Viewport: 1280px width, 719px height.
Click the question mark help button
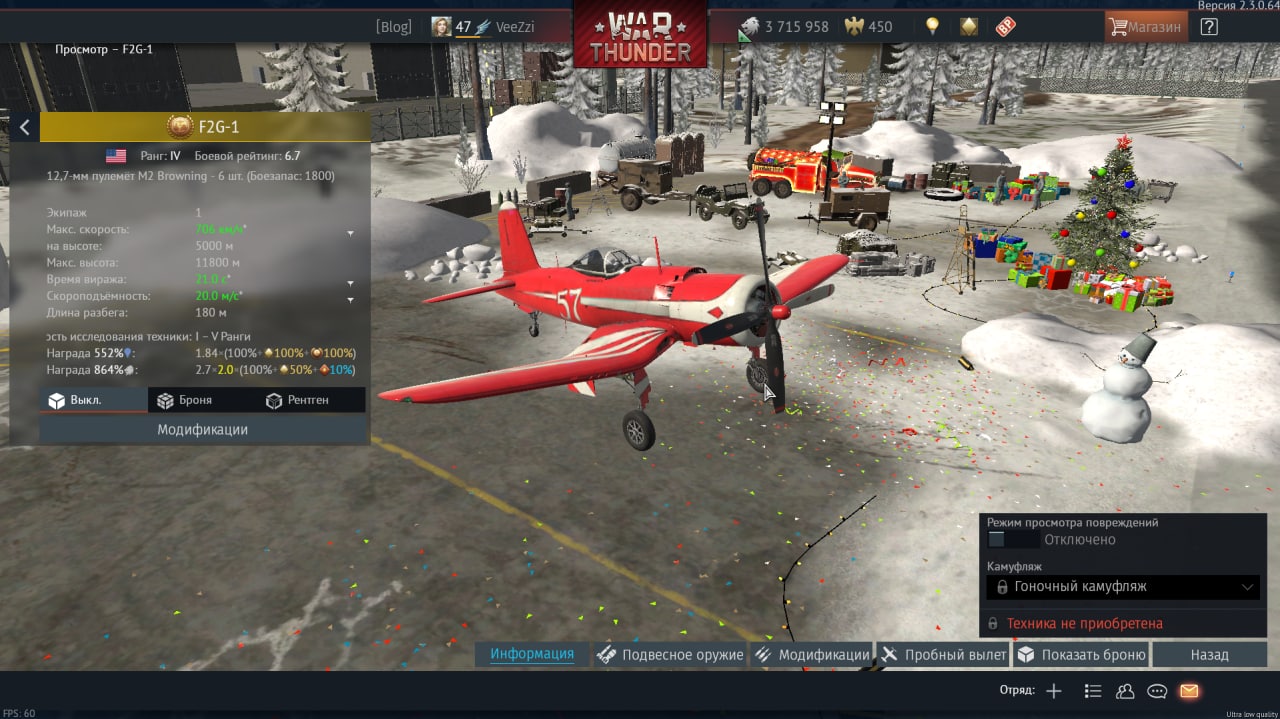1209,27
